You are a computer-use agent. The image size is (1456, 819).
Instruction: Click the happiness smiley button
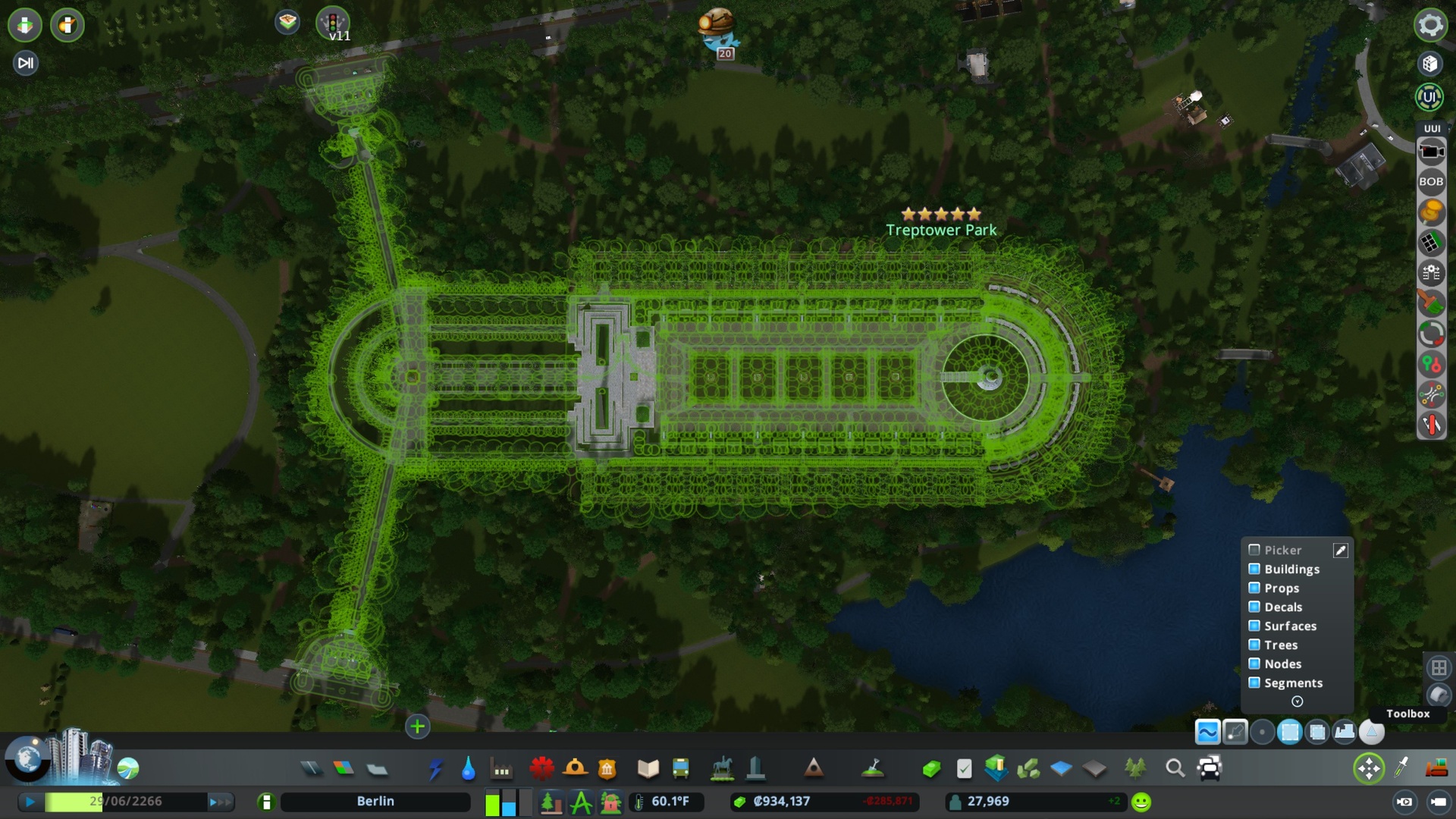[1140, 801]
